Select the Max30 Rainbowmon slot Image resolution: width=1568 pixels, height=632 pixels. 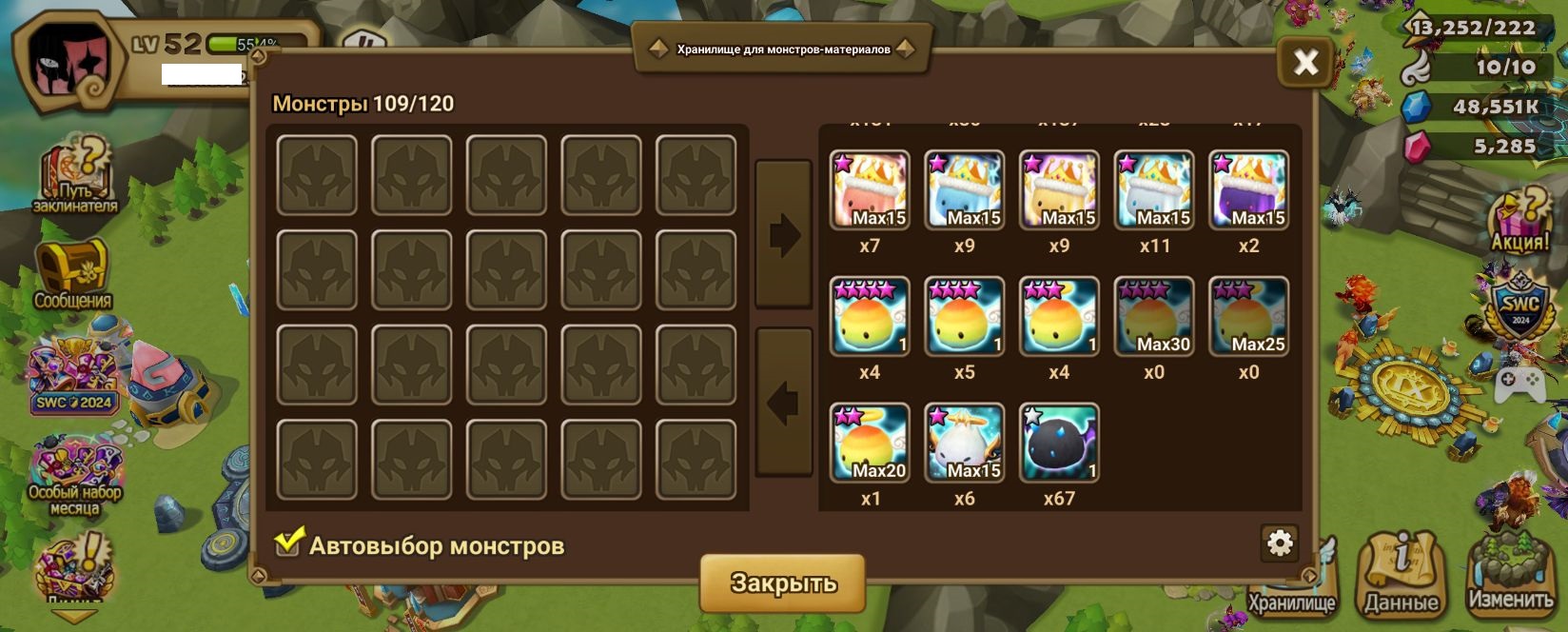[x=1154, y=317]
